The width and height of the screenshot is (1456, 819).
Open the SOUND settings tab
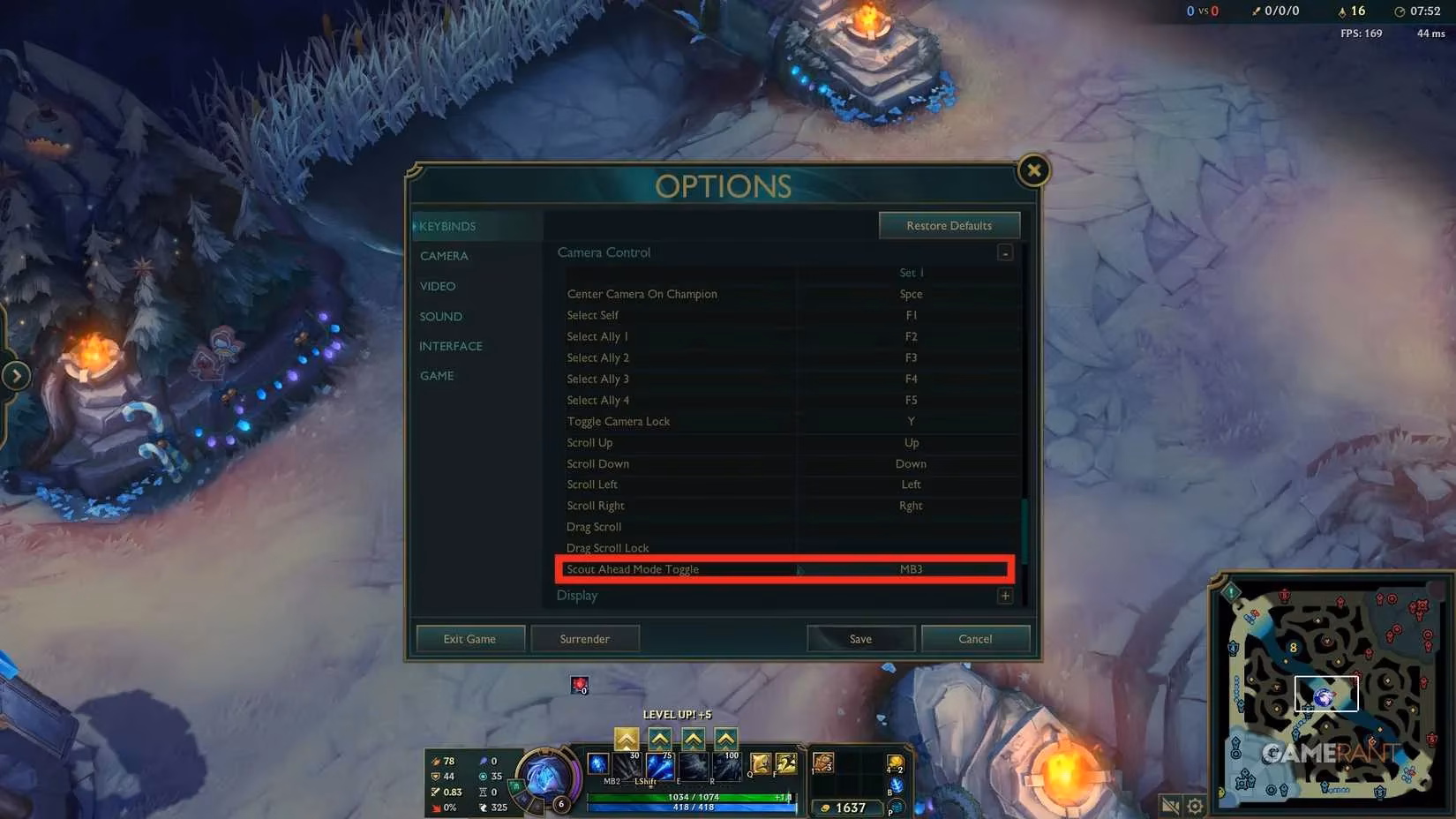pyautogui.click(x=440, y=316)
